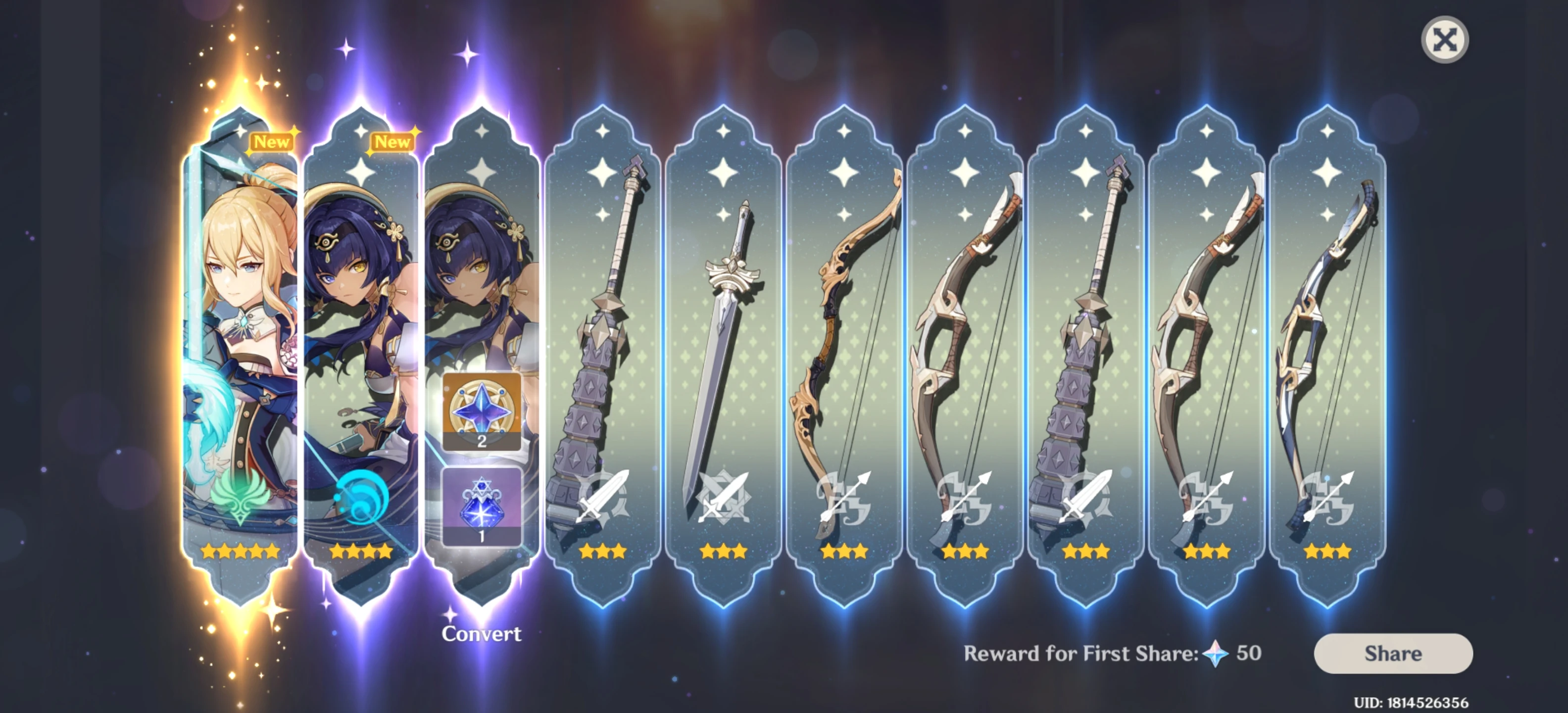Click the Reward for First Share text

[1089, 653]
